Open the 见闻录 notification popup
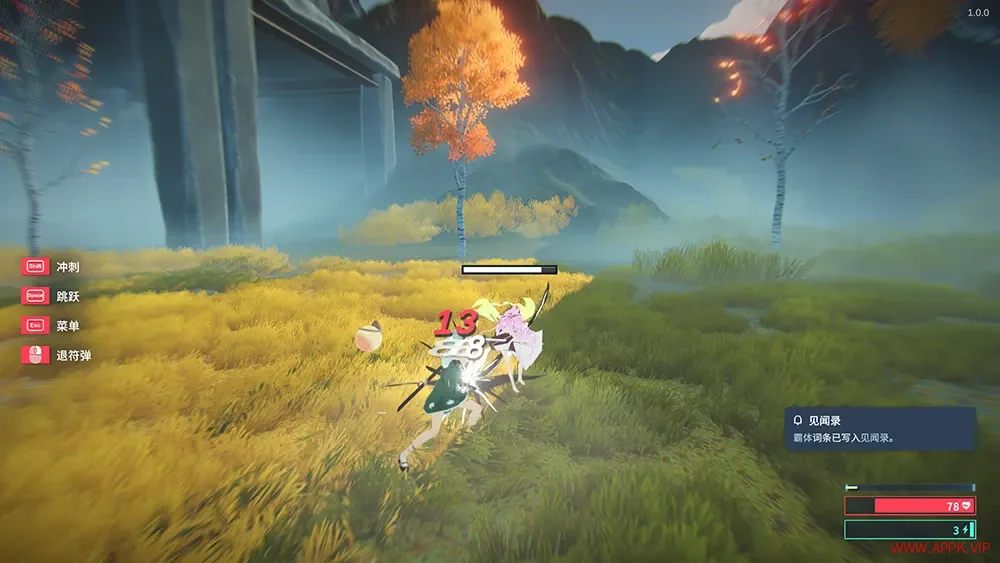The width and height of the screenshot is (1000, 563). (879, 428)
